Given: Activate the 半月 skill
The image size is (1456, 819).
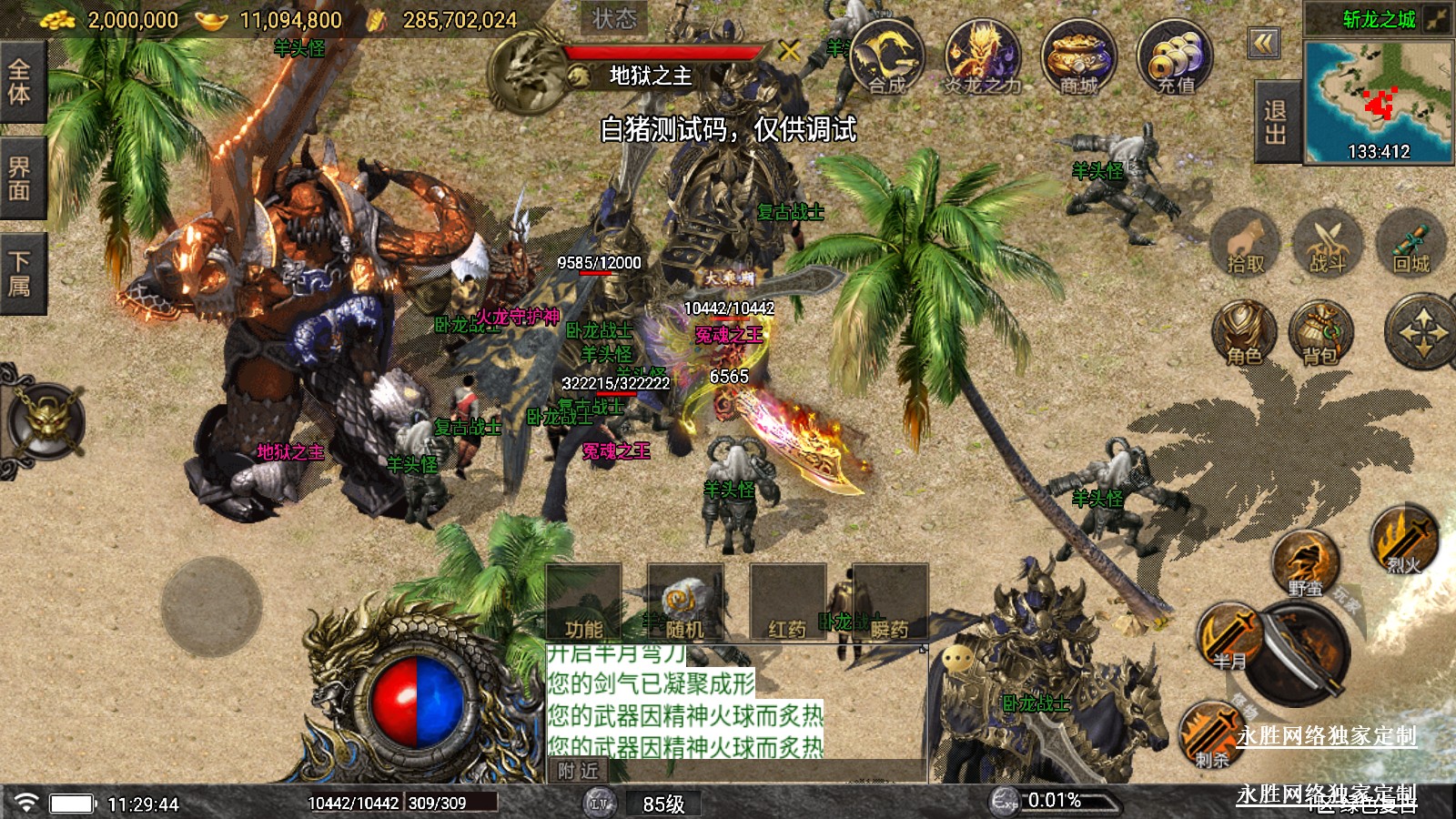Looking at the screenshot, I should tap(1229, 636).
